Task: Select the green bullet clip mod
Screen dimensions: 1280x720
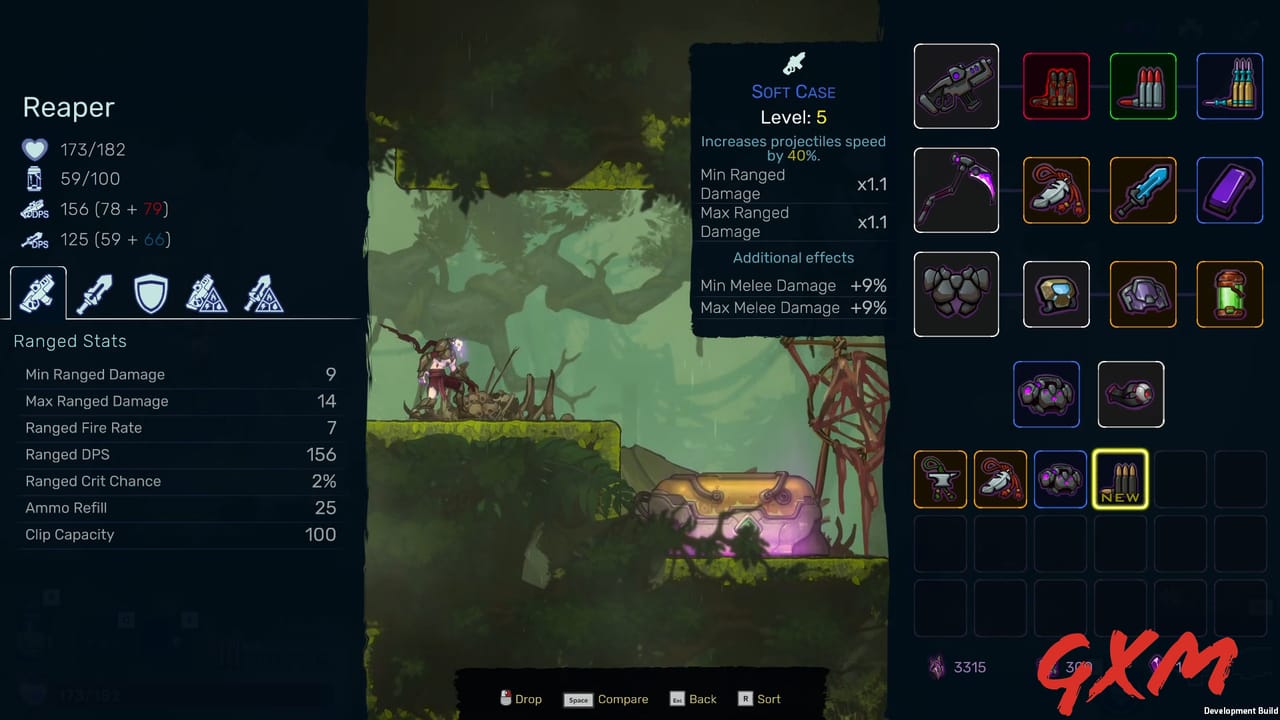Action: coord(1143,86)
